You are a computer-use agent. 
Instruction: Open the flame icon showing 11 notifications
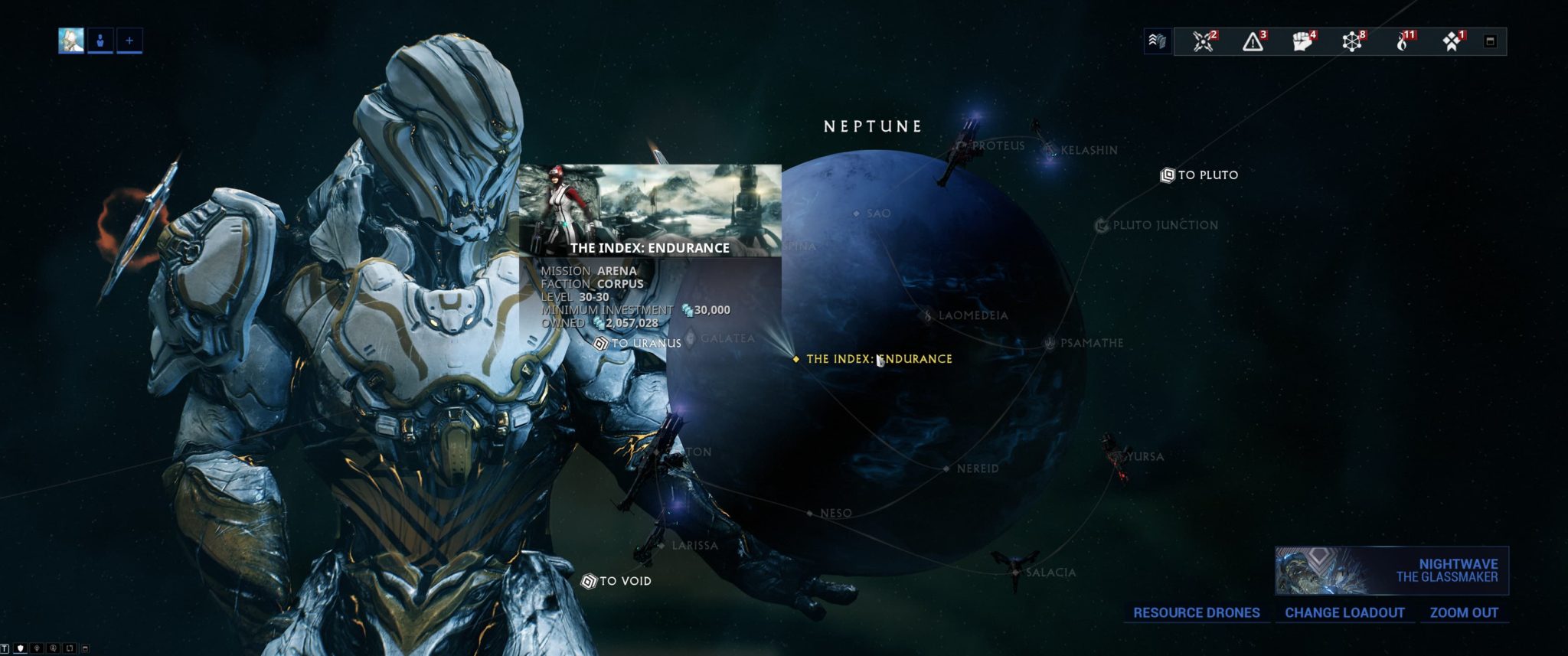pos(1403,41)
